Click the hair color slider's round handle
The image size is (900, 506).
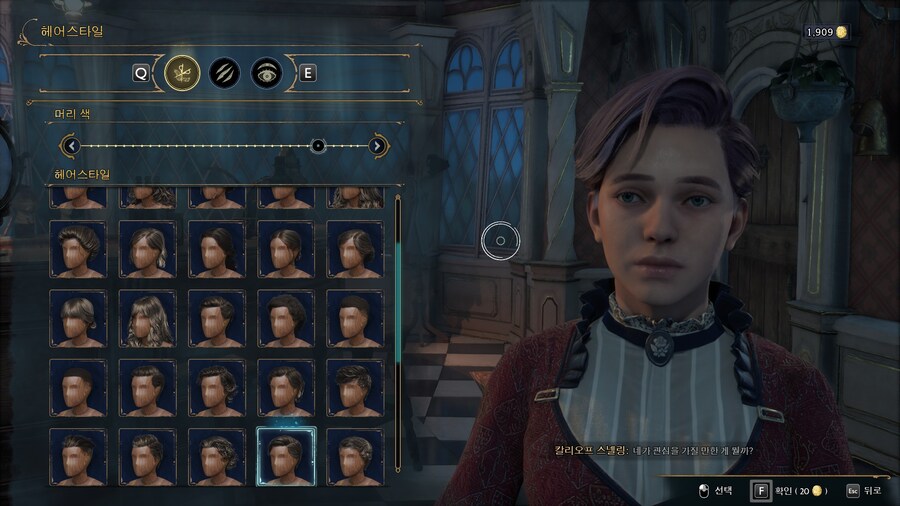[x=318, y=146]
